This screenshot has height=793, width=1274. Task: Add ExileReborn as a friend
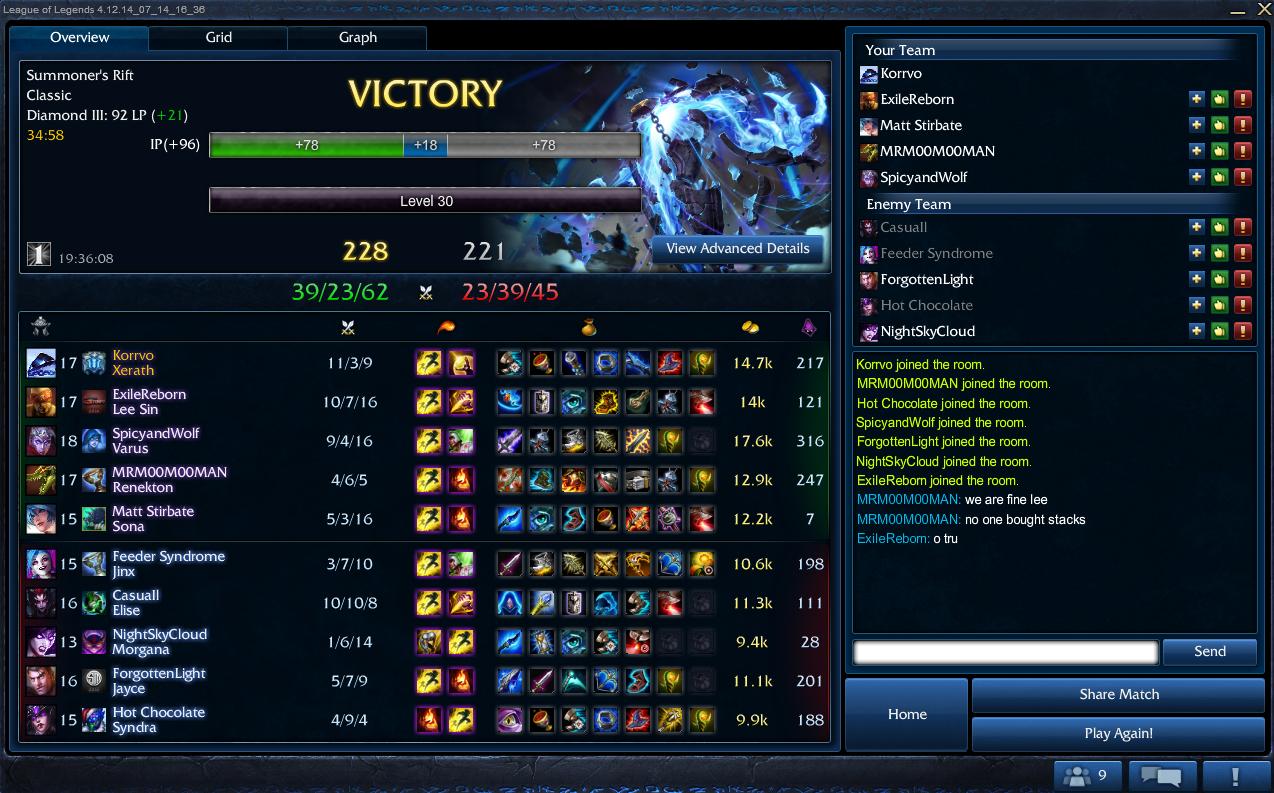(x=1196, y=99)
